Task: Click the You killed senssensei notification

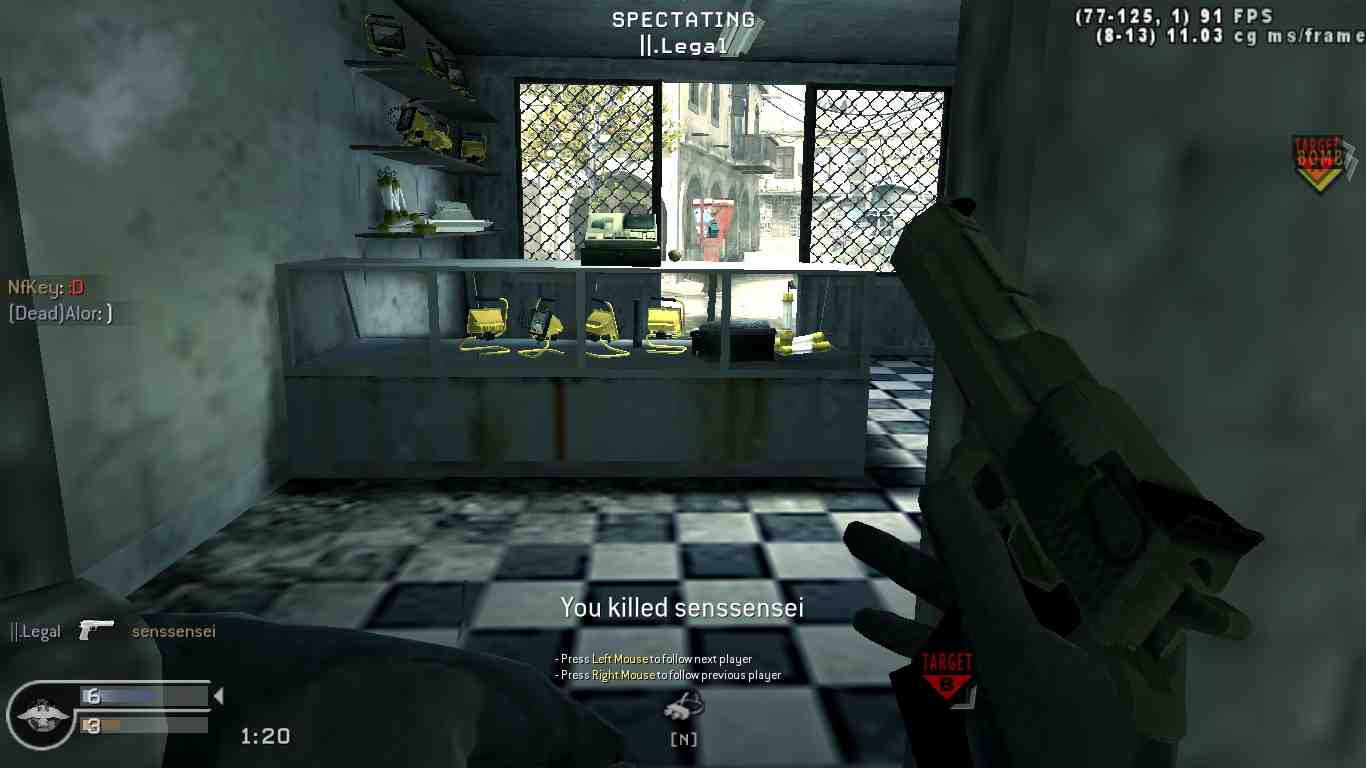Action: click(x=683, y=607)
